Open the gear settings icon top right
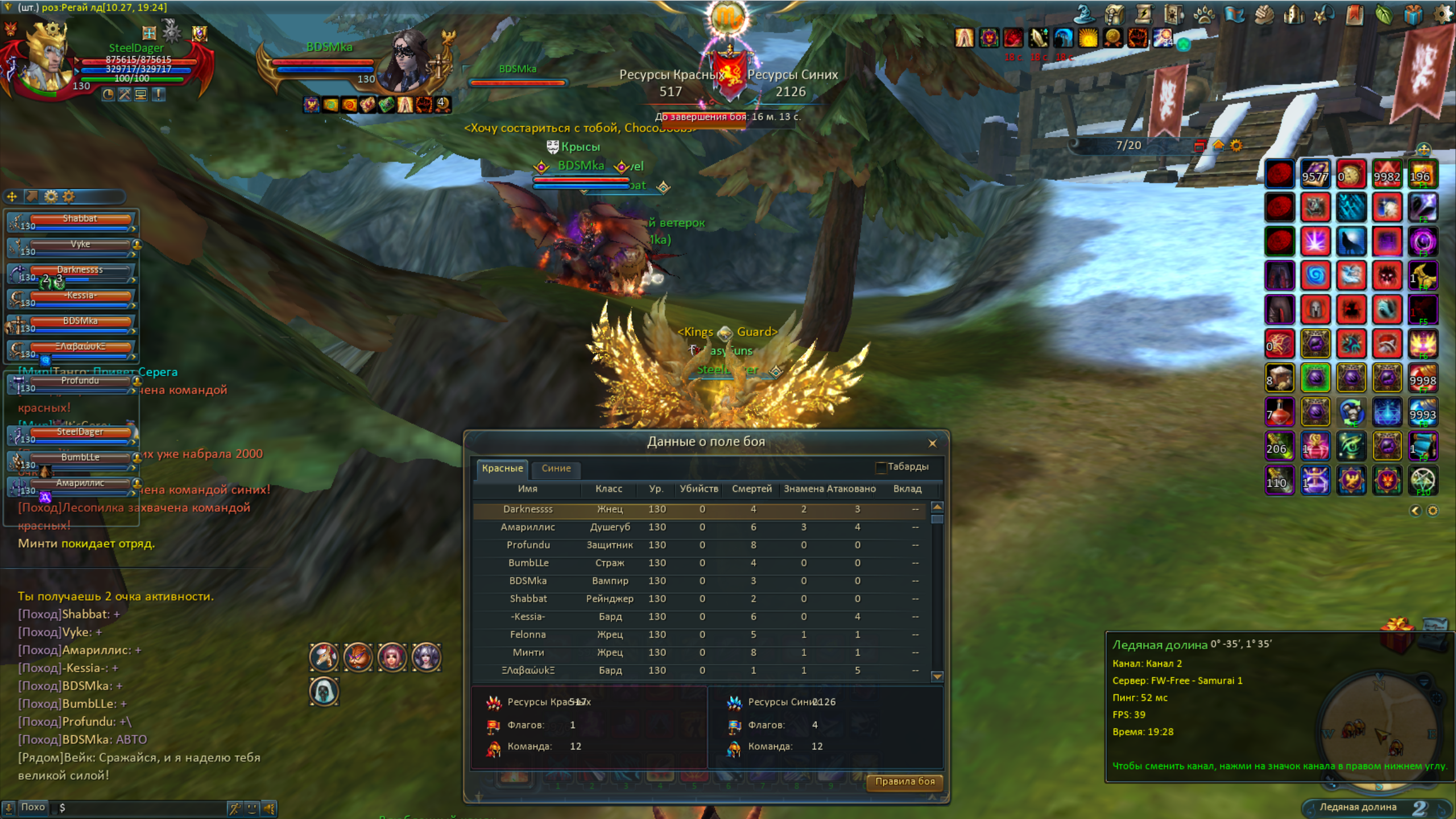1456x819 pixels. (1442, 14)
